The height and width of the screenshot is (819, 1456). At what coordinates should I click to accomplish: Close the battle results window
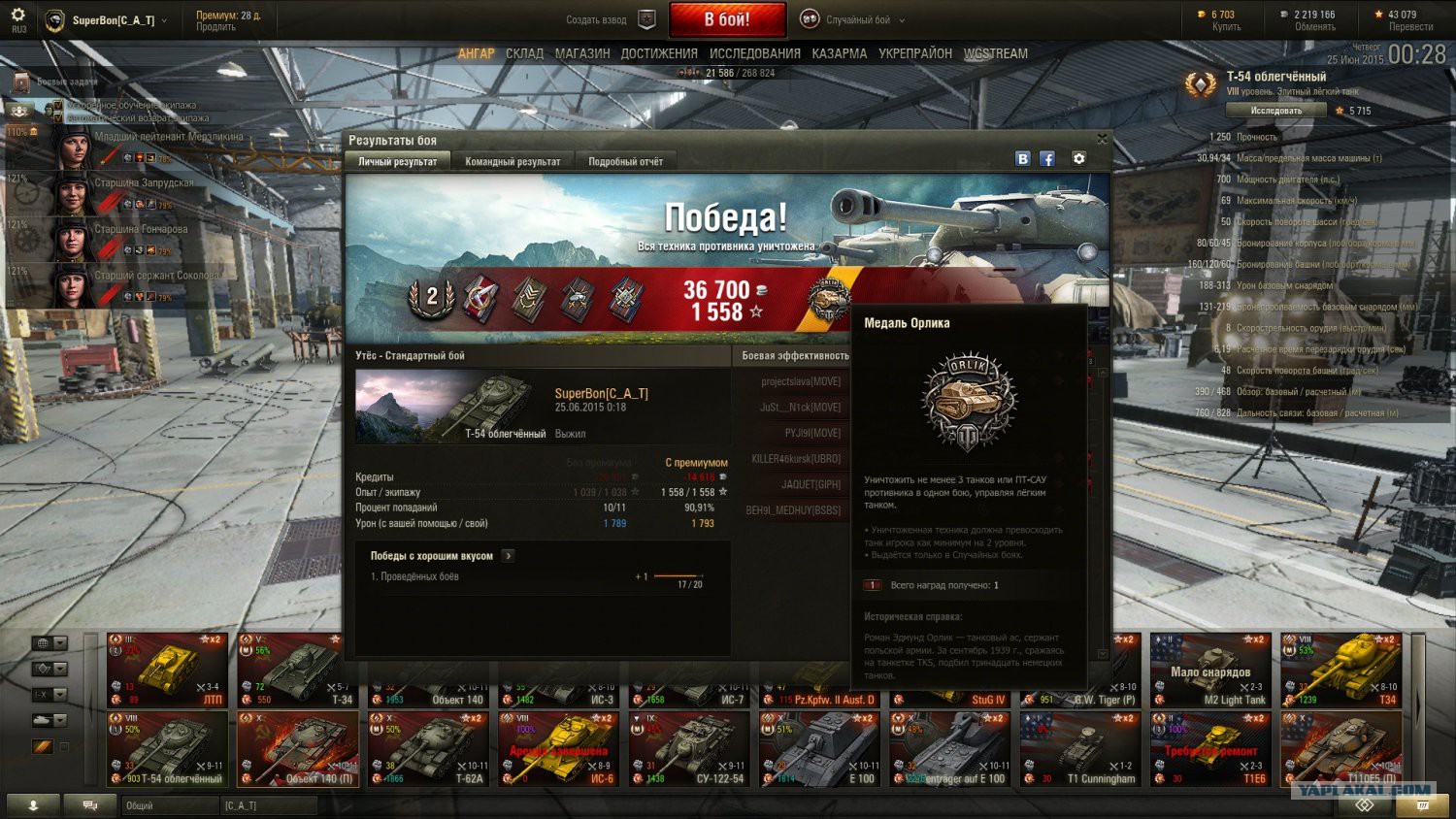[1102, 140]
